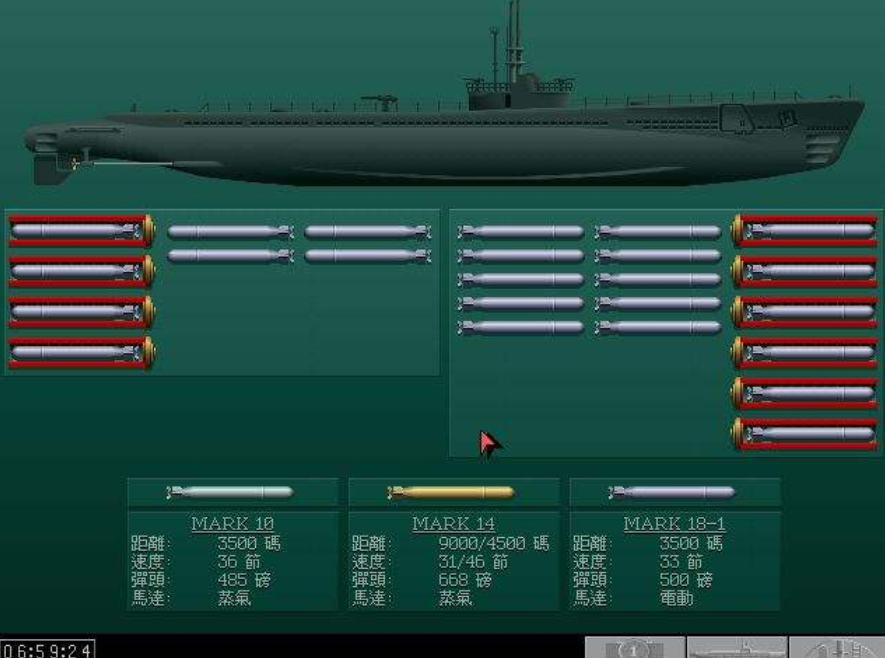
Task: Activate the conning tower button
Action: (x=838, y=648)
